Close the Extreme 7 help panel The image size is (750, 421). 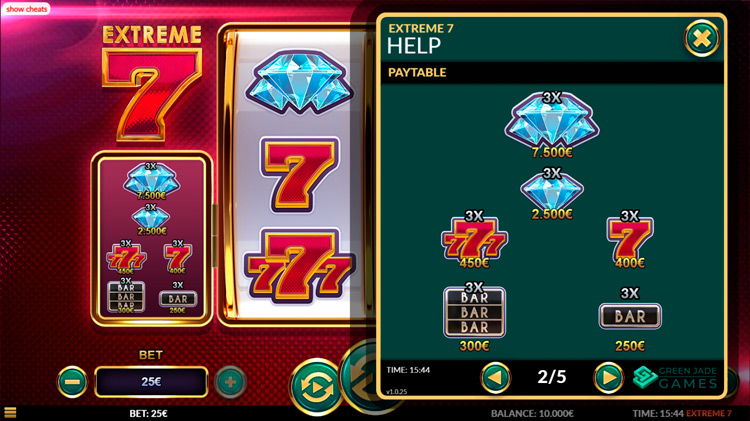click(x=702, y=38)
